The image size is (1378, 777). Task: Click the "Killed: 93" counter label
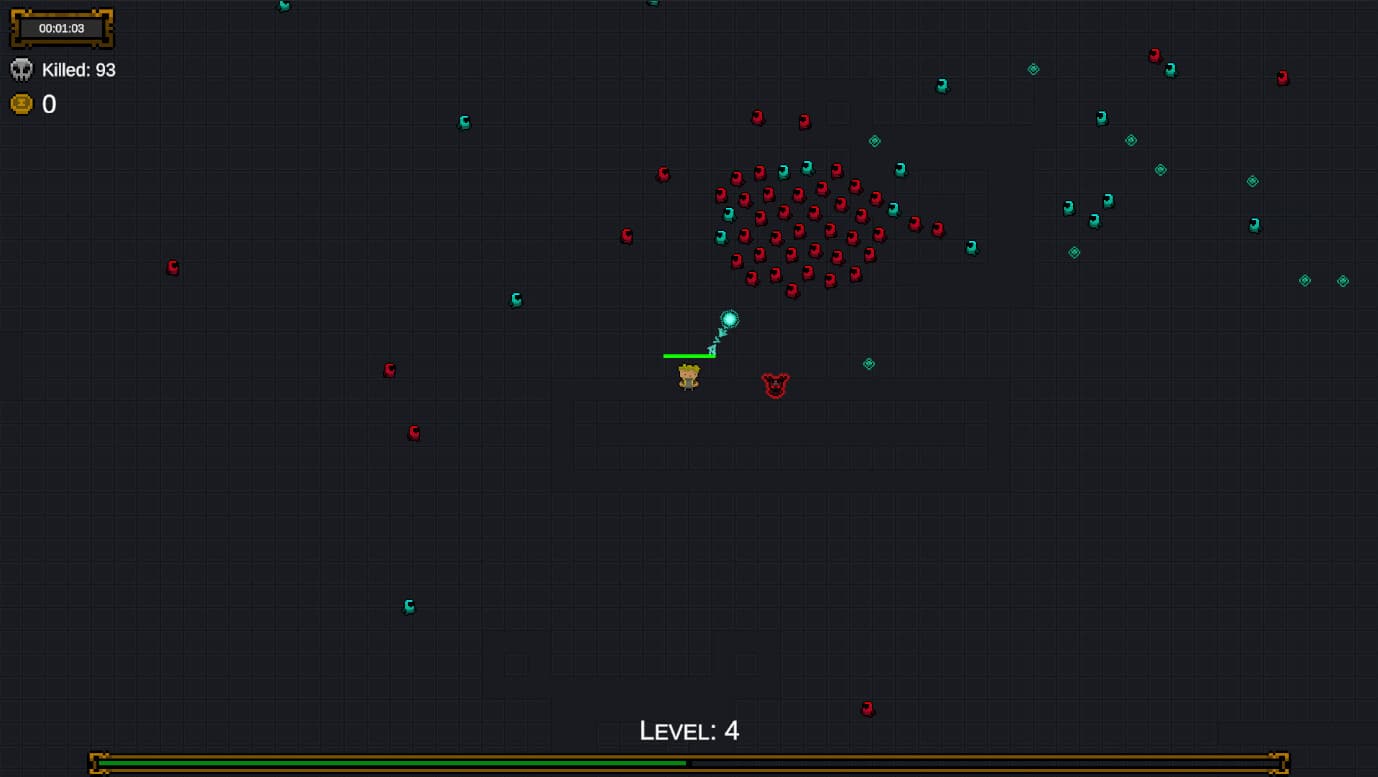[78, 69]
